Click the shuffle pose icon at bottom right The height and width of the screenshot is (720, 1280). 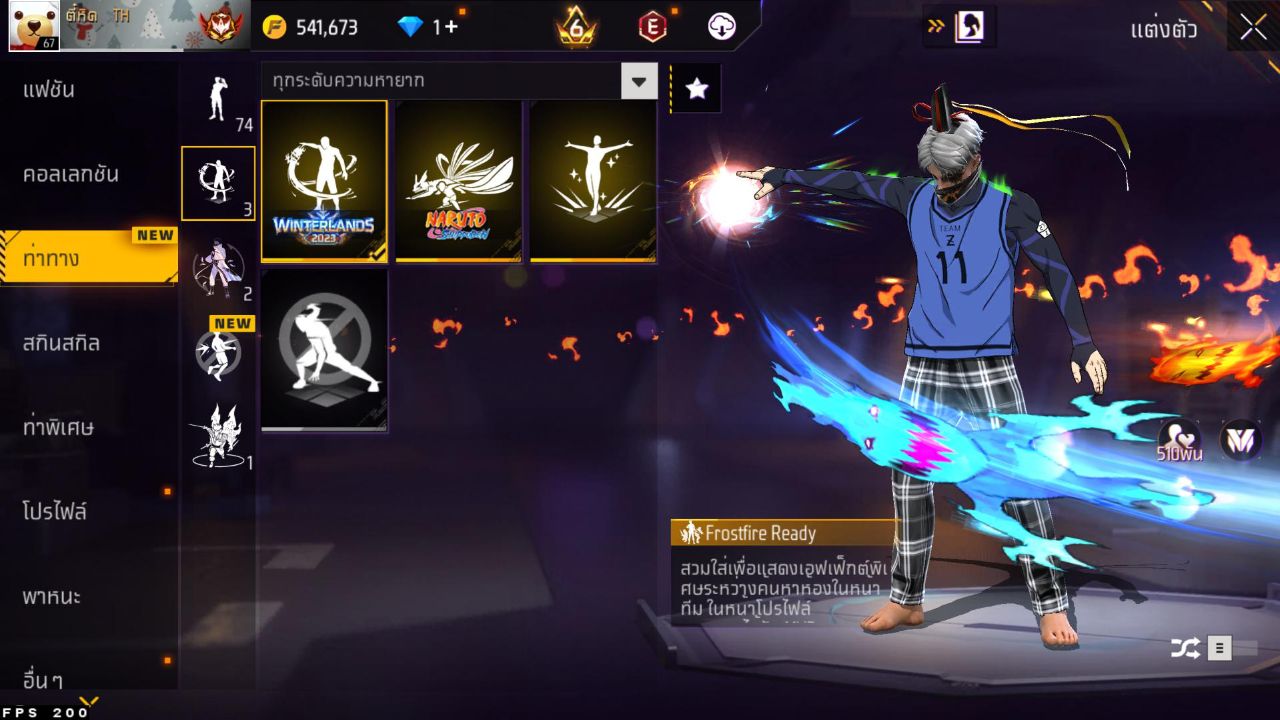pos(1186,647)
